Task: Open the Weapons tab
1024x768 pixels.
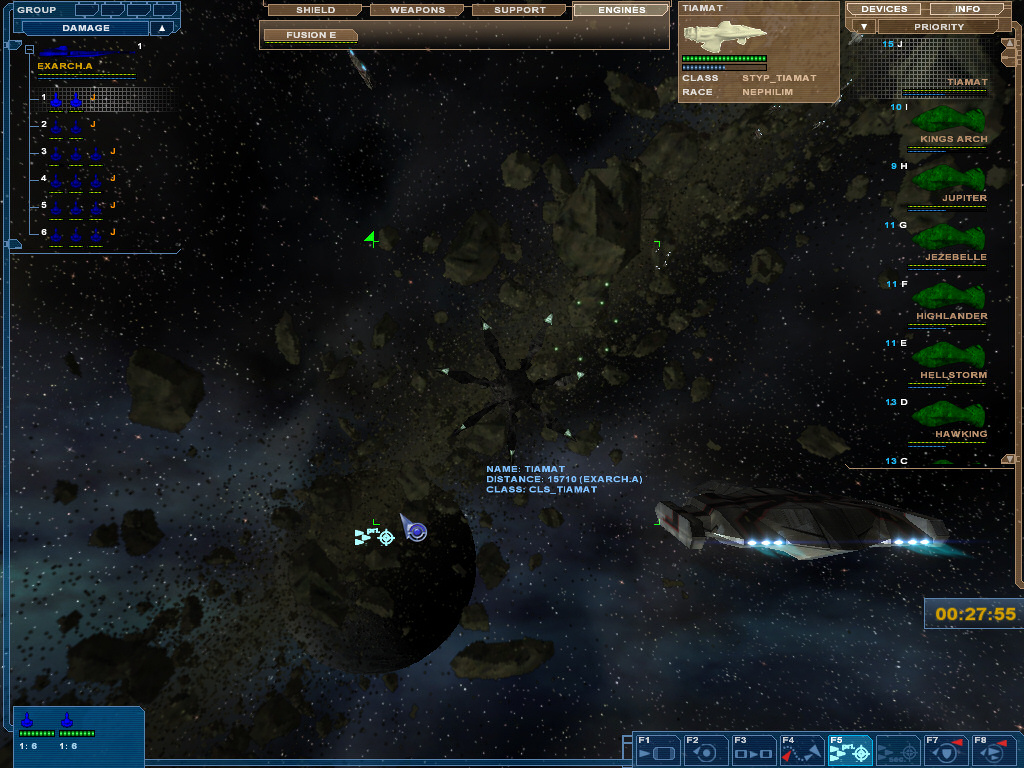Action: (x=417, y=10)
